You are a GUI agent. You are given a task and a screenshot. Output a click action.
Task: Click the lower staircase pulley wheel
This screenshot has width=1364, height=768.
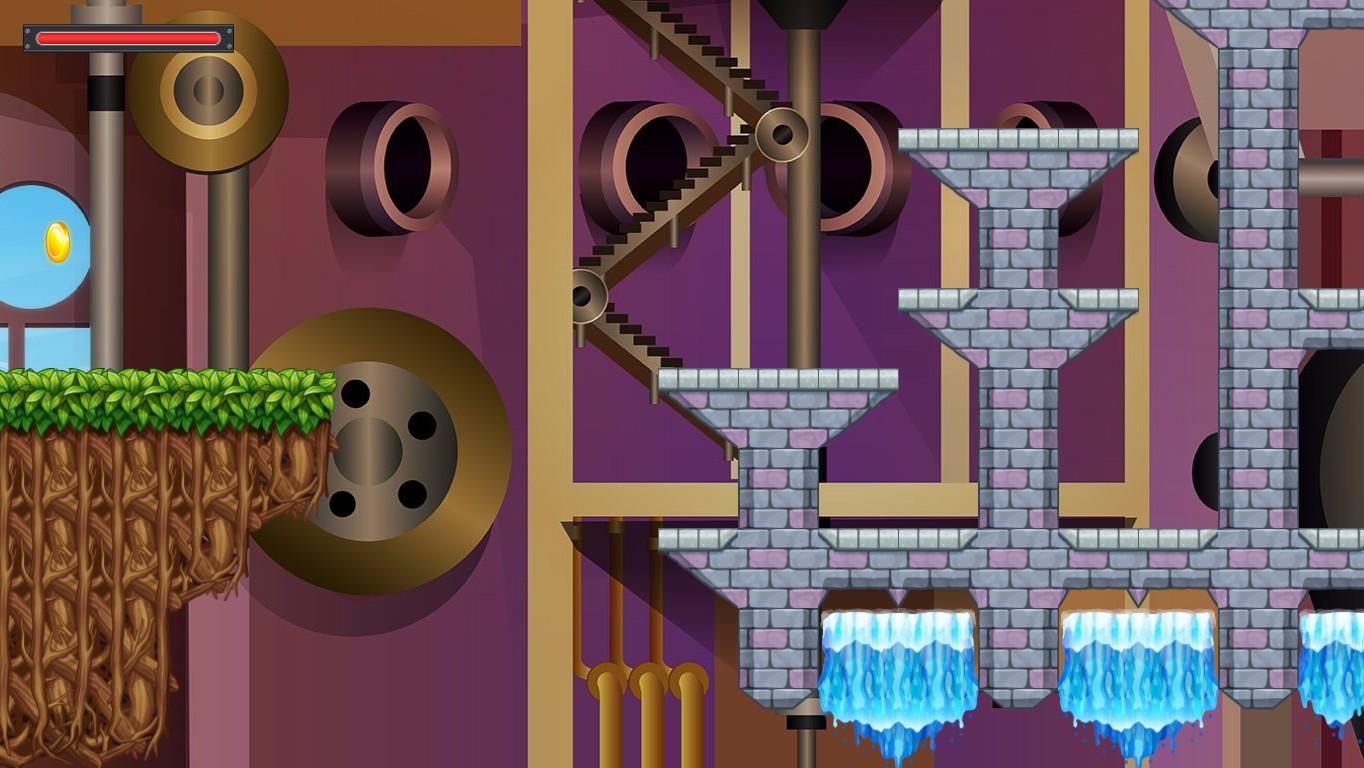click(585, 297)
